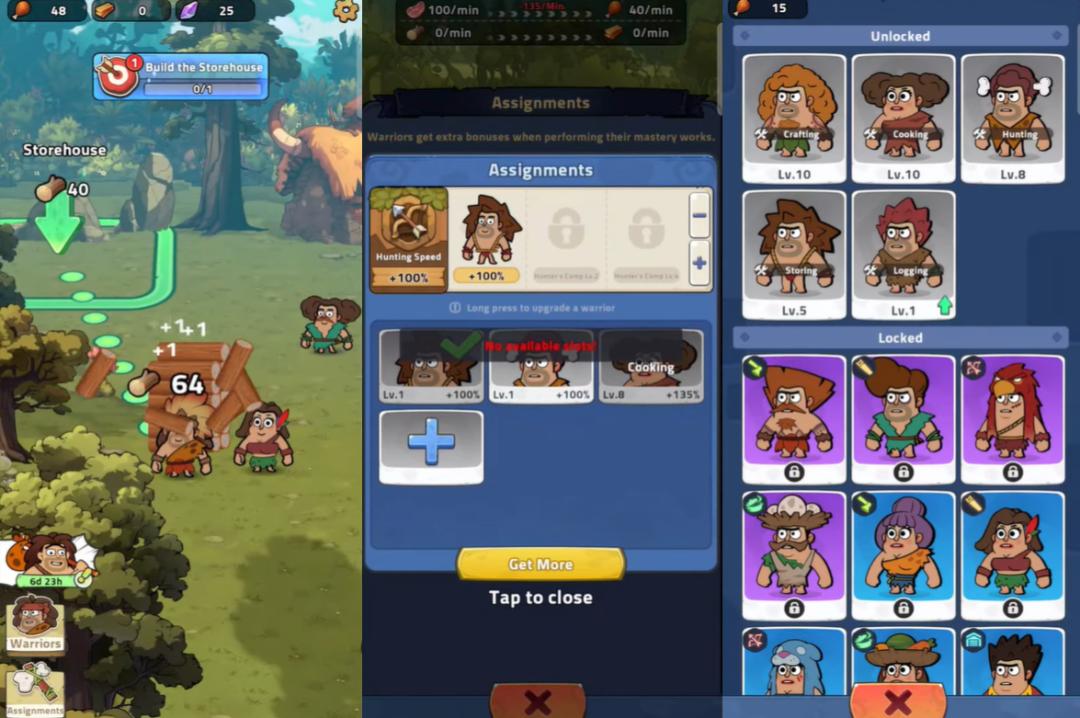
Task: Pick the Storing warrior card
Action: tap(794, 254)
